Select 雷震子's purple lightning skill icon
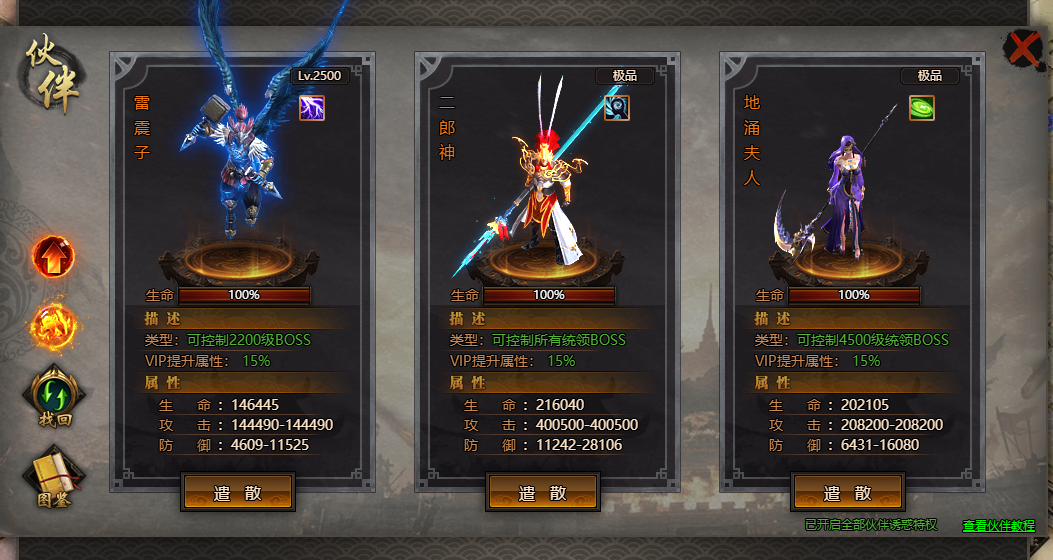This screenshot has height=560, width=1053. [x=312, y=108]
